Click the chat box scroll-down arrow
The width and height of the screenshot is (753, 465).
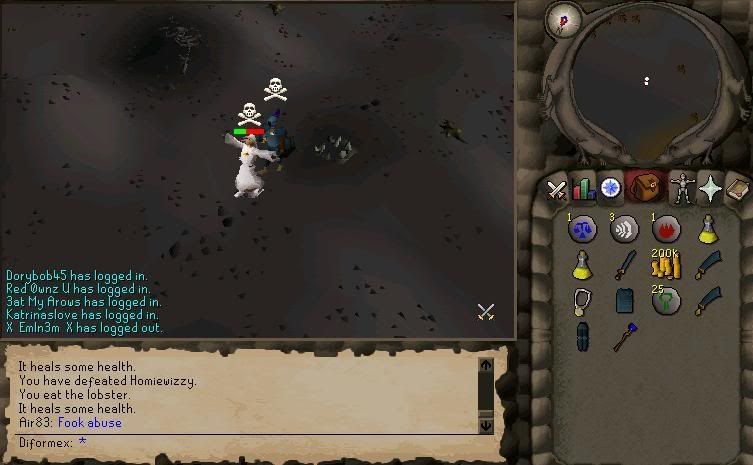486,425
